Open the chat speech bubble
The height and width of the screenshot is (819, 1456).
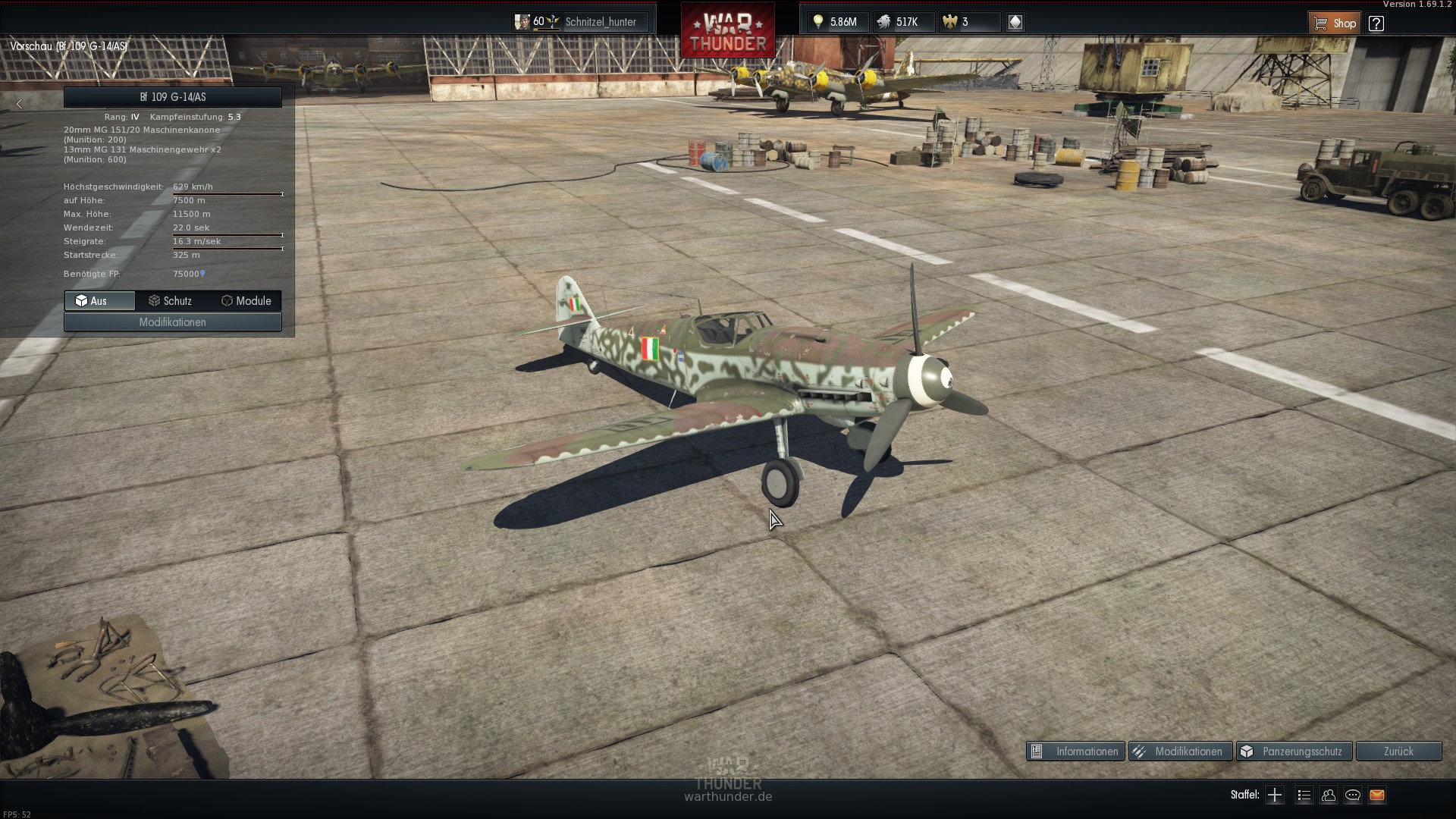coord(1353,795)
